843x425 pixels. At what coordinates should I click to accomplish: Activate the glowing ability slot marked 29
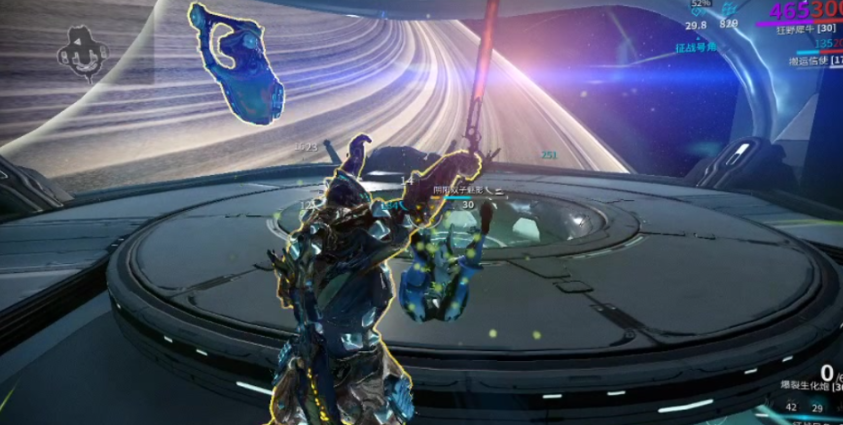817,408
